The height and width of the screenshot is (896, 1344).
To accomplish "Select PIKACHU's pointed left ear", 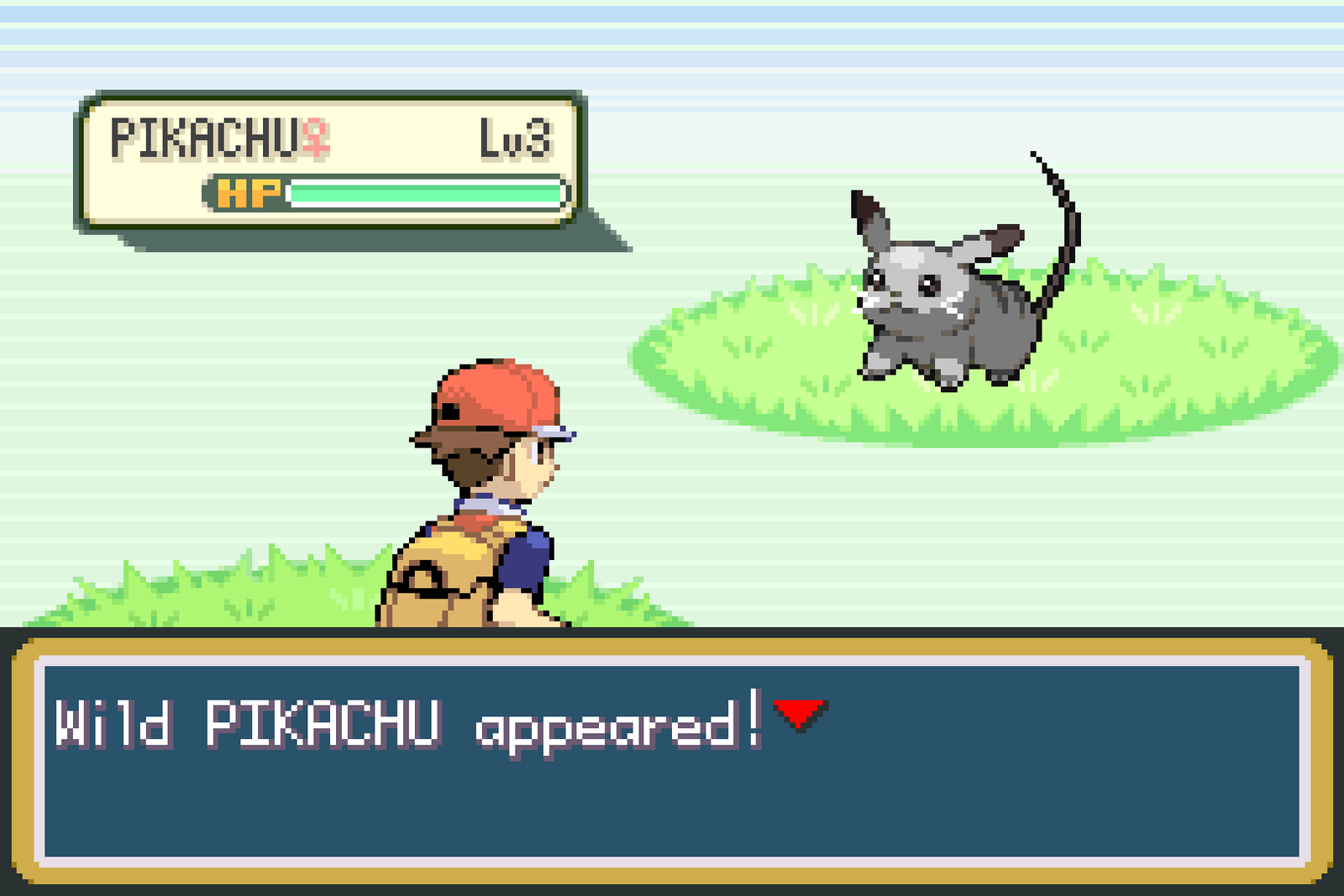I will 865,210.
